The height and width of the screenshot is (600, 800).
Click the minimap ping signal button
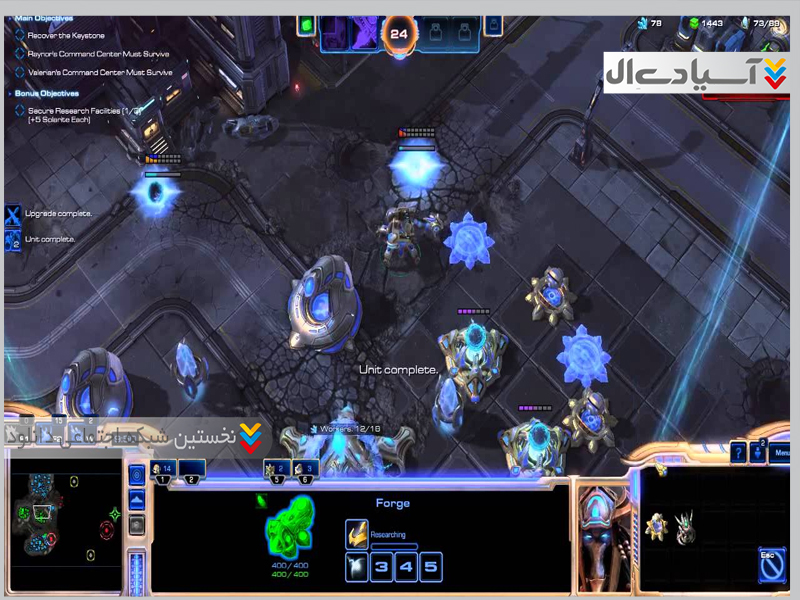pyautogui.click(x=138, y=475)
